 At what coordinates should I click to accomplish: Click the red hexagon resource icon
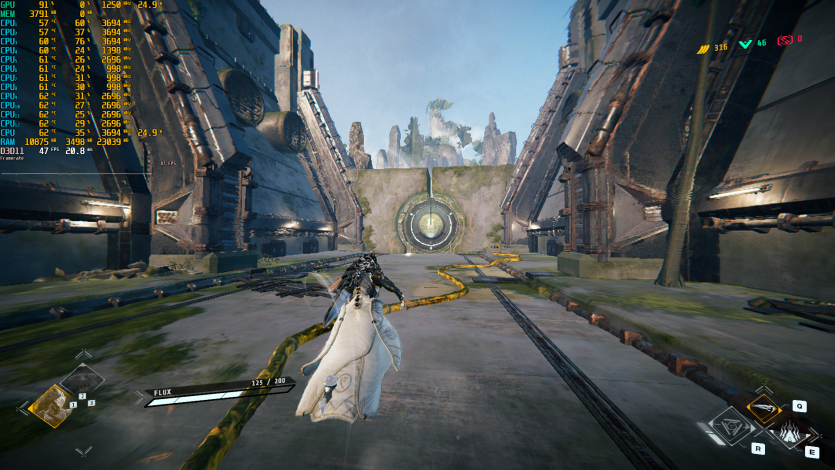tap(787, 41)
